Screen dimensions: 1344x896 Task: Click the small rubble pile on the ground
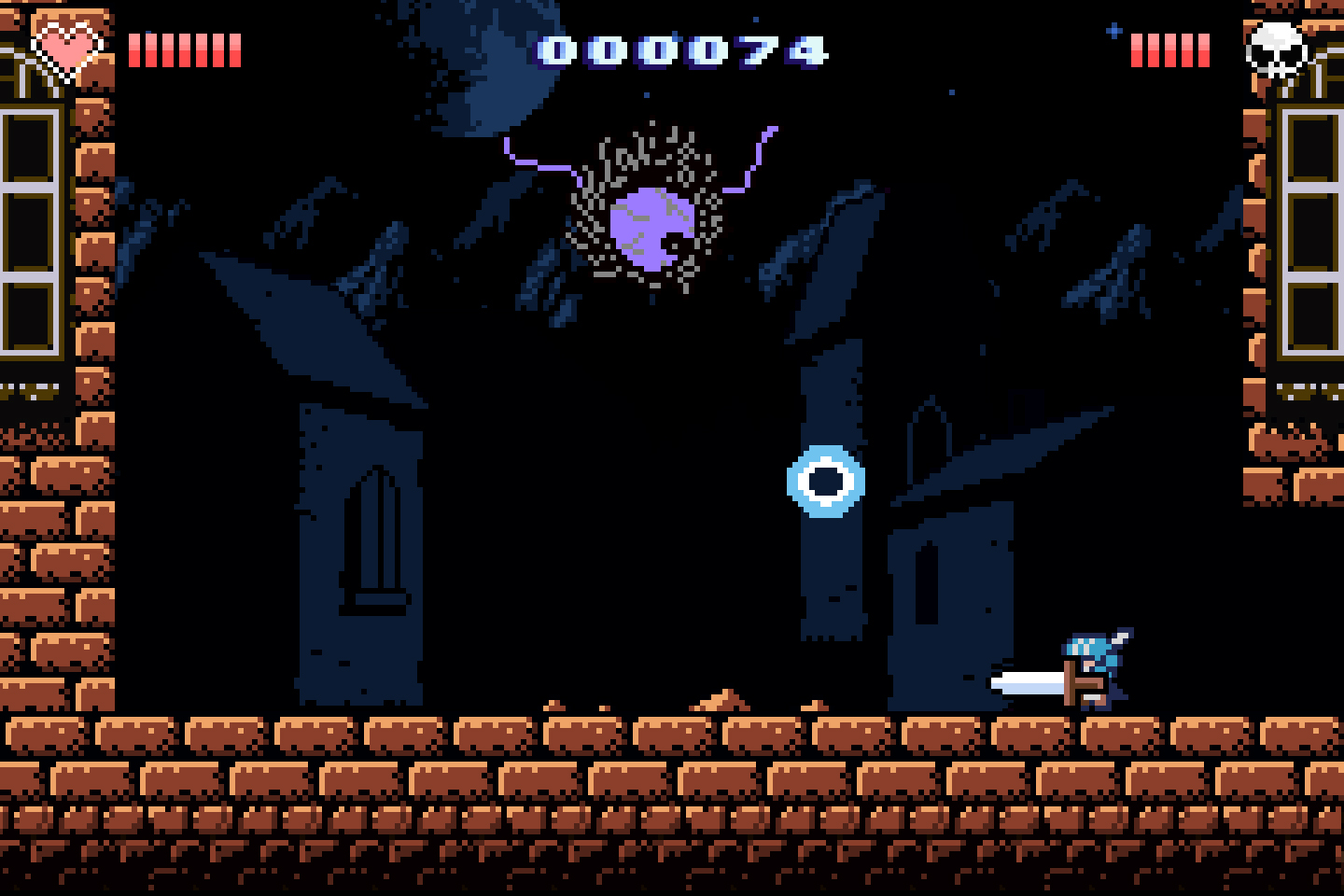click(x=719, y=702)
